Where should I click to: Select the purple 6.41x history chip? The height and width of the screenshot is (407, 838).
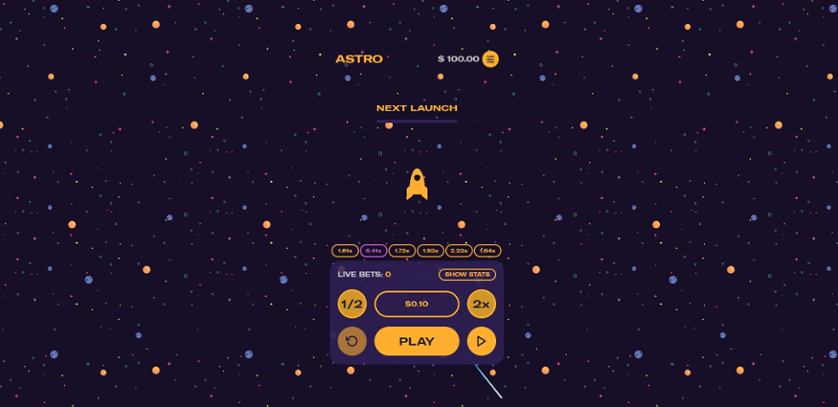(x=374, y=251)
